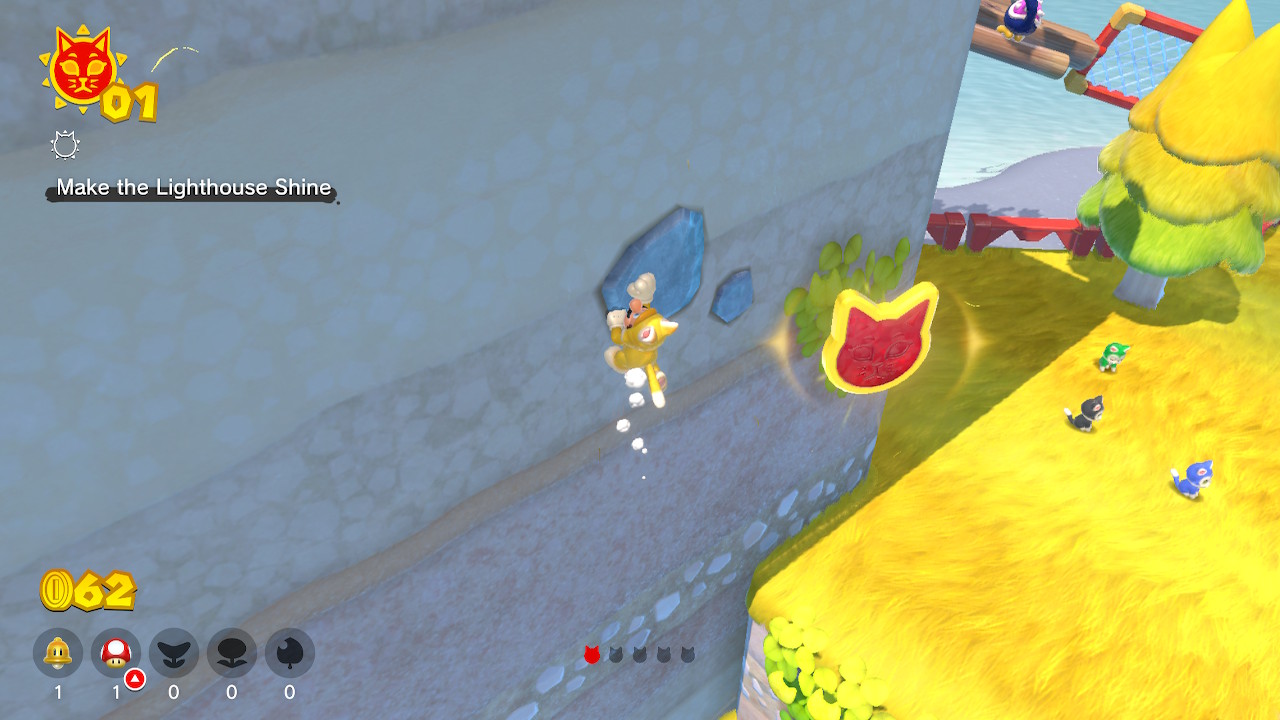This screenshot has height=720, width=1280.
Task: Open the Make the Lighthouse Shine objective
Action: (193, 188)
